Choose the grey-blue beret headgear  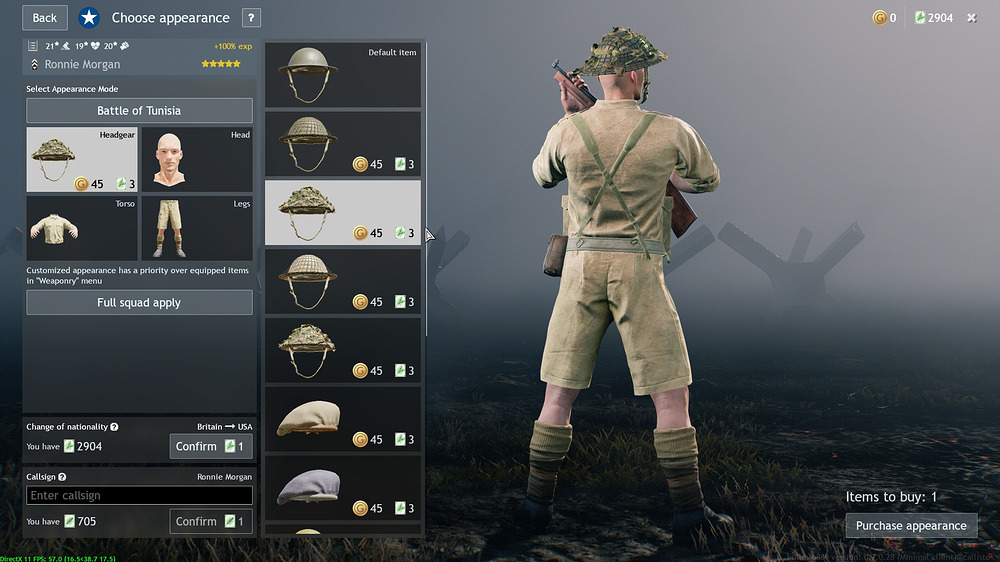tap(342, 488)
